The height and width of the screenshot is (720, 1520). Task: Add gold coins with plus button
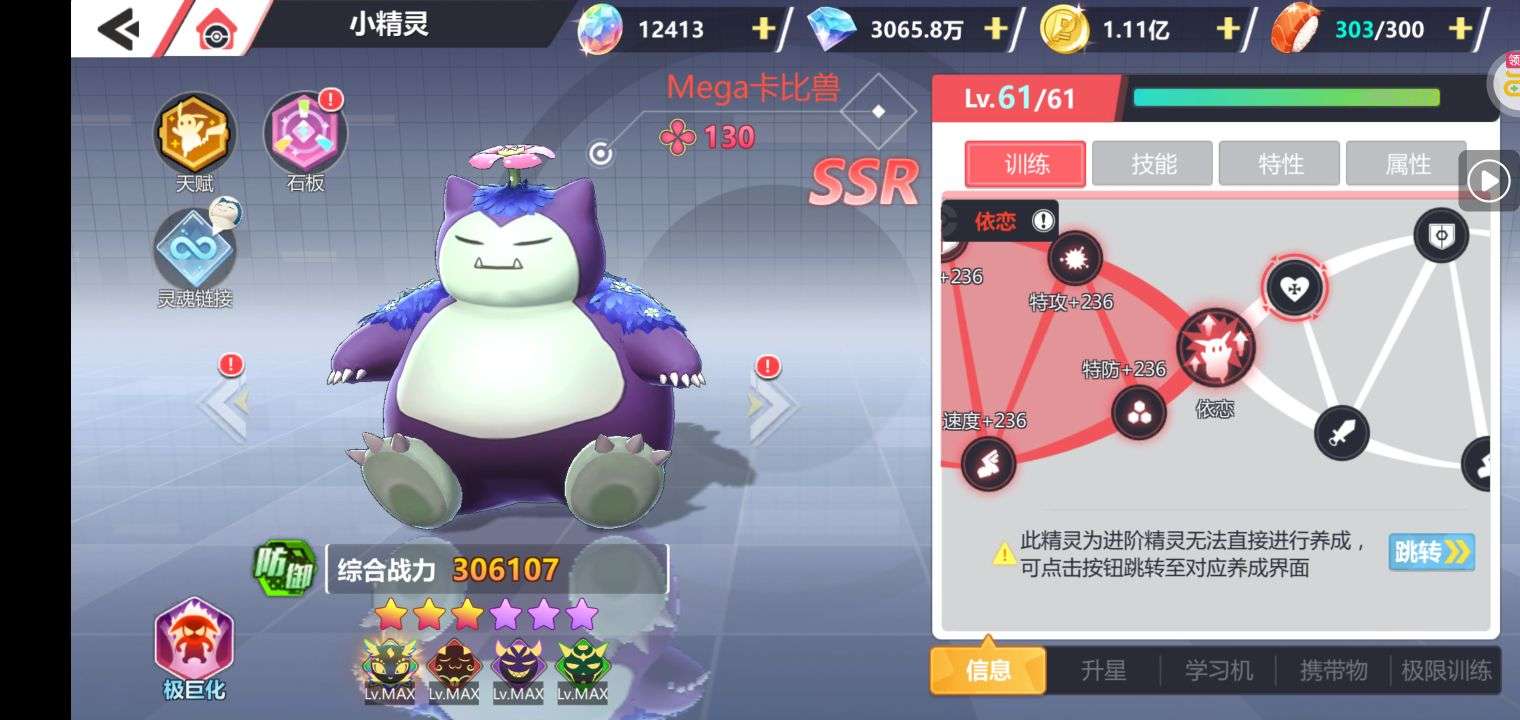pyautogui.click(x=1227, y=29)
